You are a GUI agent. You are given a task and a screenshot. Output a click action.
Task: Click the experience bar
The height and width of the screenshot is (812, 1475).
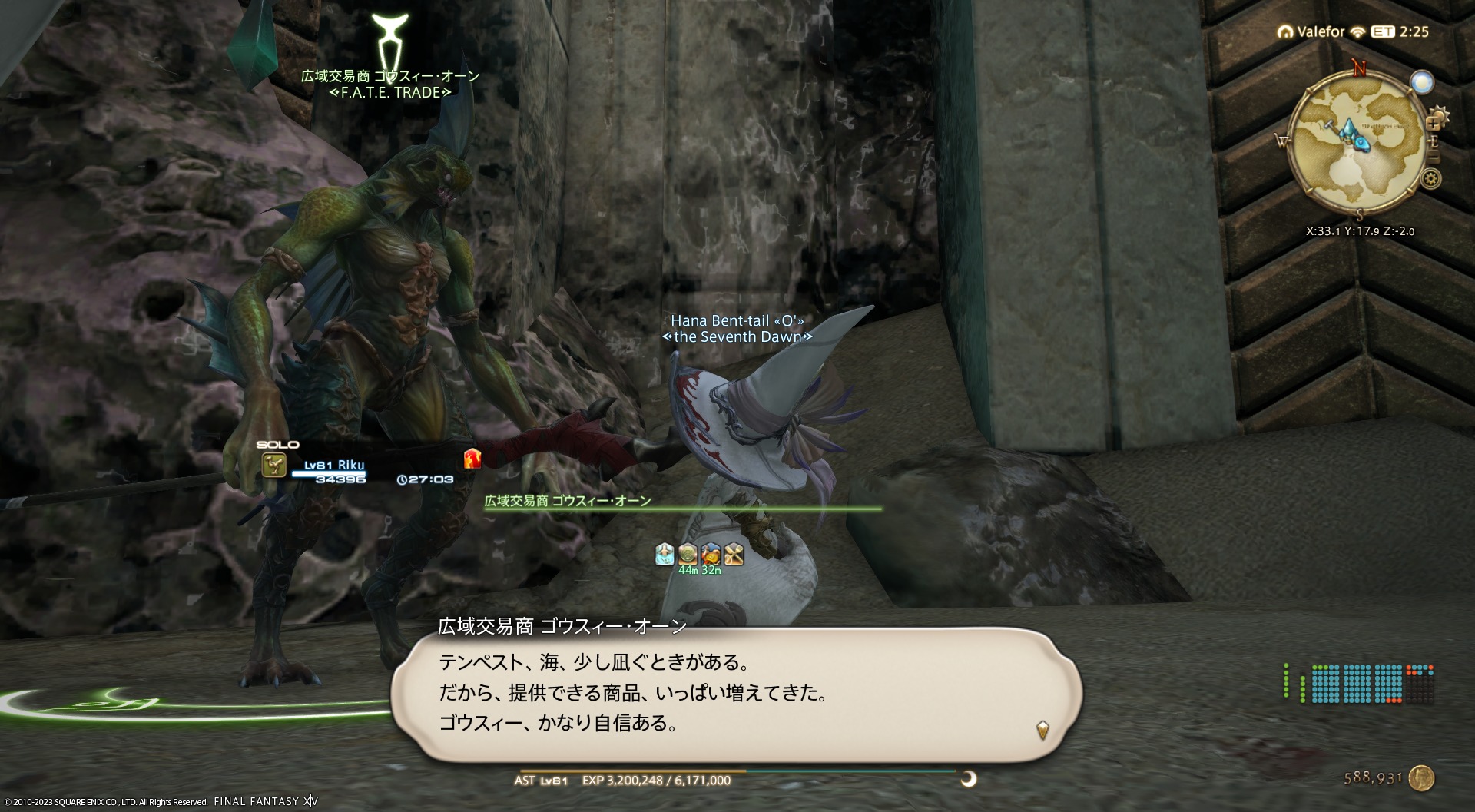pos(737,771)
